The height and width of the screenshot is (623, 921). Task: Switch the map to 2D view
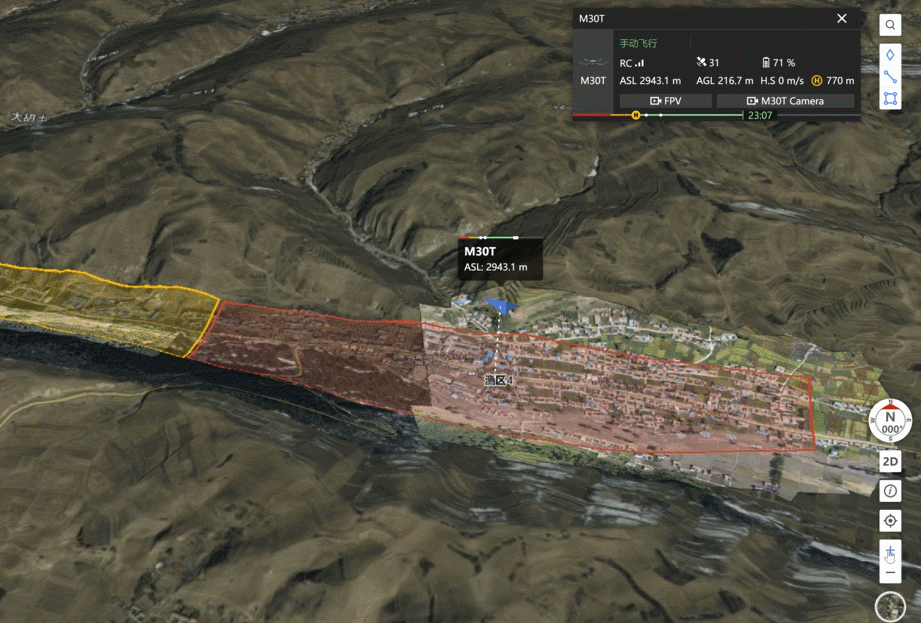[x=890, y=462]
